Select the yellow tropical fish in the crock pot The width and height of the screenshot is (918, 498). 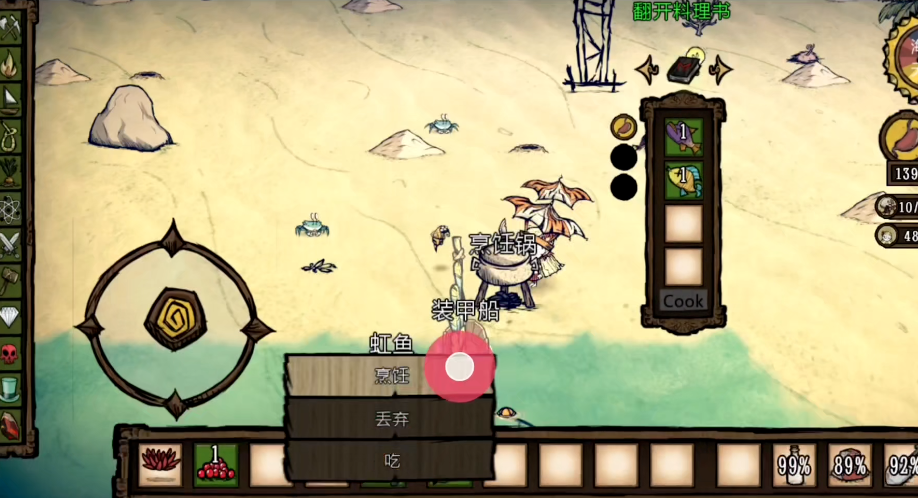(683, 181)
